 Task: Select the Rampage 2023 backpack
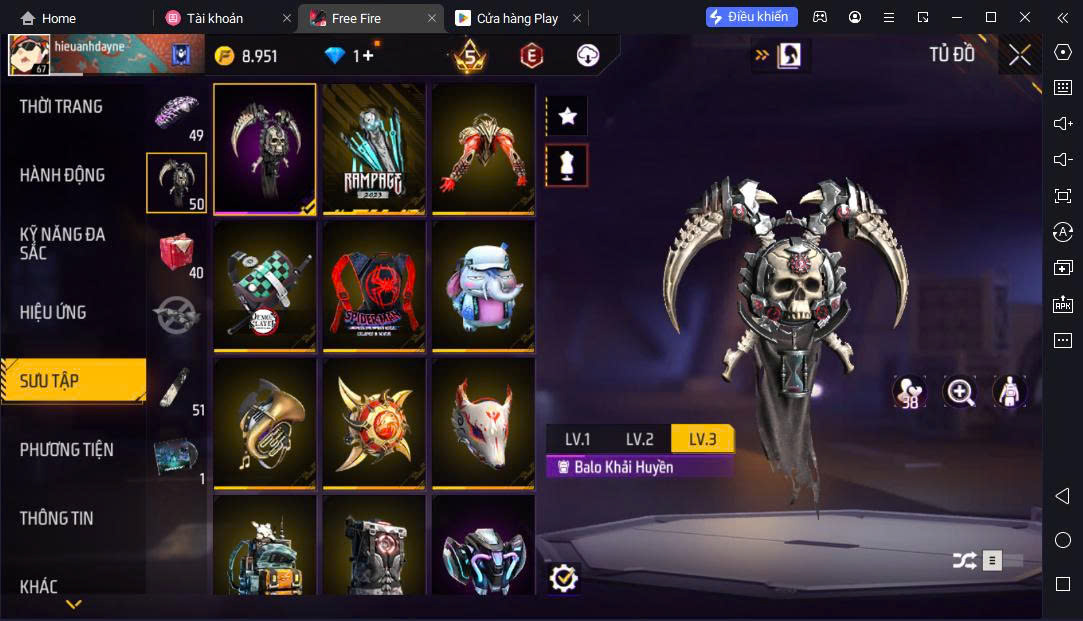pyautogui.click(x=373, y=147)
